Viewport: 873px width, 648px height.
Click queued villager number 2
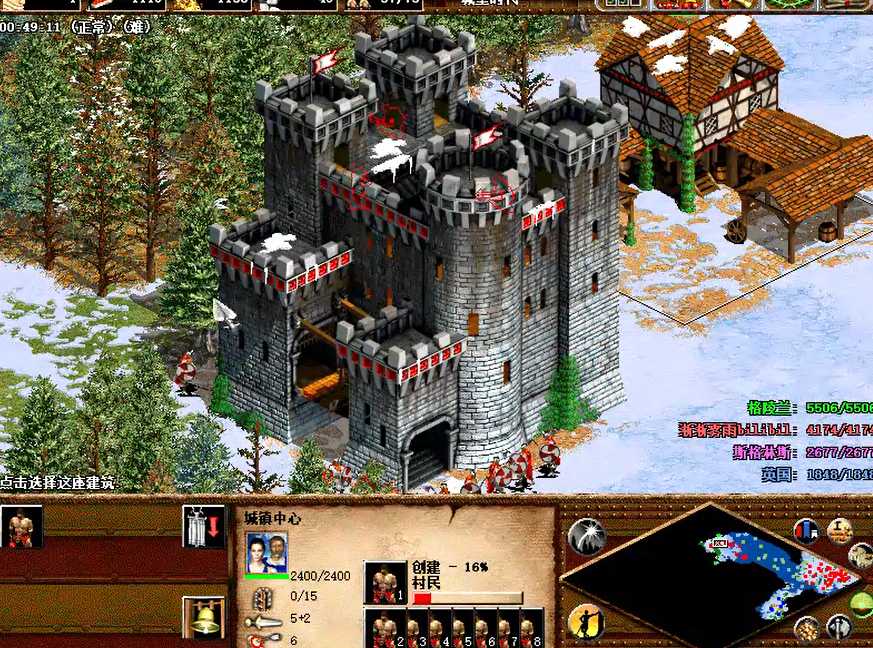(385, 628)
